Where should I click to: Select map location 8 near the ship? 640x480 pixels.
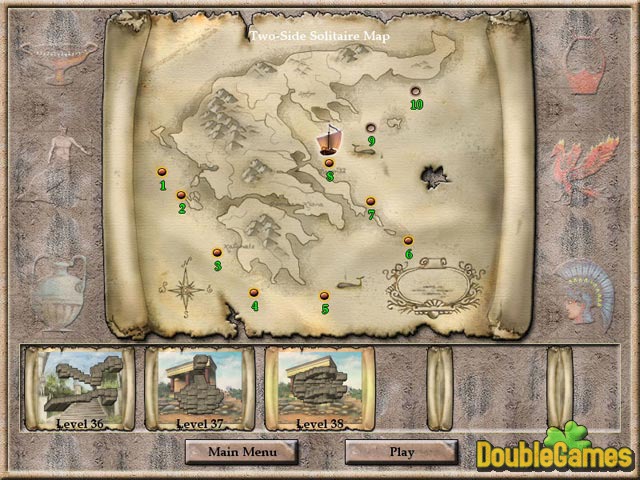[x=329, y=163]
